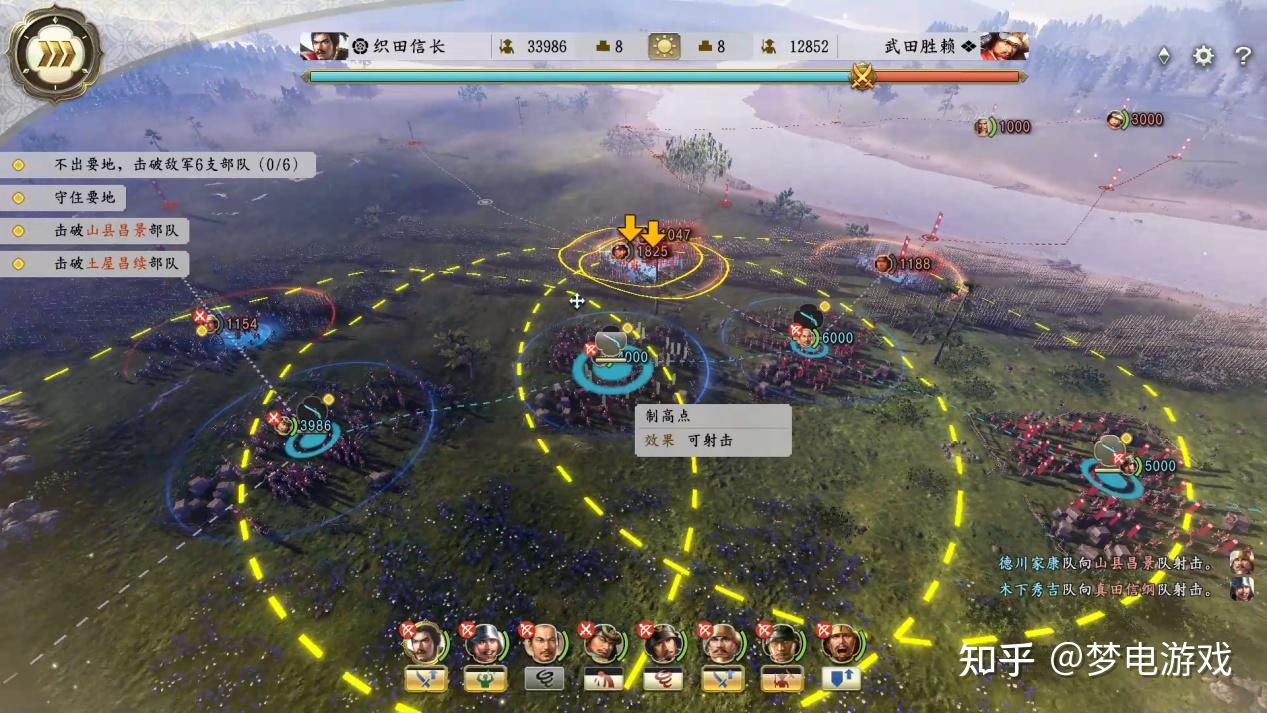1267x713 pixels.
Task: Activate the green flexing figure skill
Action: [484, 679]
